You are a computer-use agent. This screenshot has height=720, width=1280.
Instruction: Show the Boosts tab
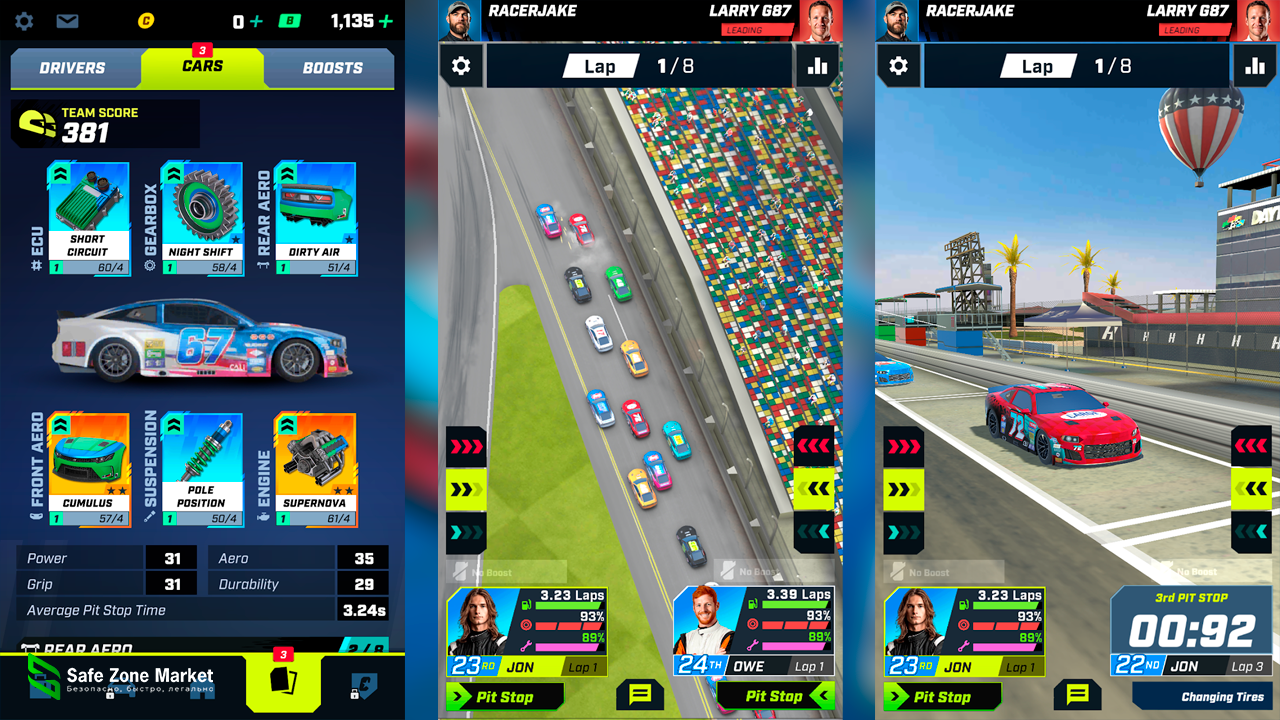(x=332, y=68)
